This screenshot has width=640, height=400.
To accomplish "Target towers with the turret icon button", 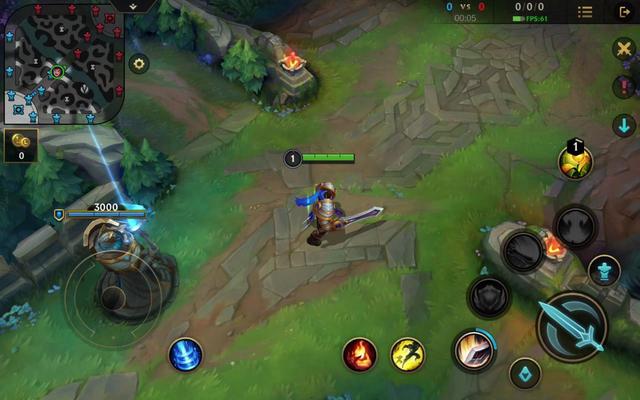I will [603, 270].
